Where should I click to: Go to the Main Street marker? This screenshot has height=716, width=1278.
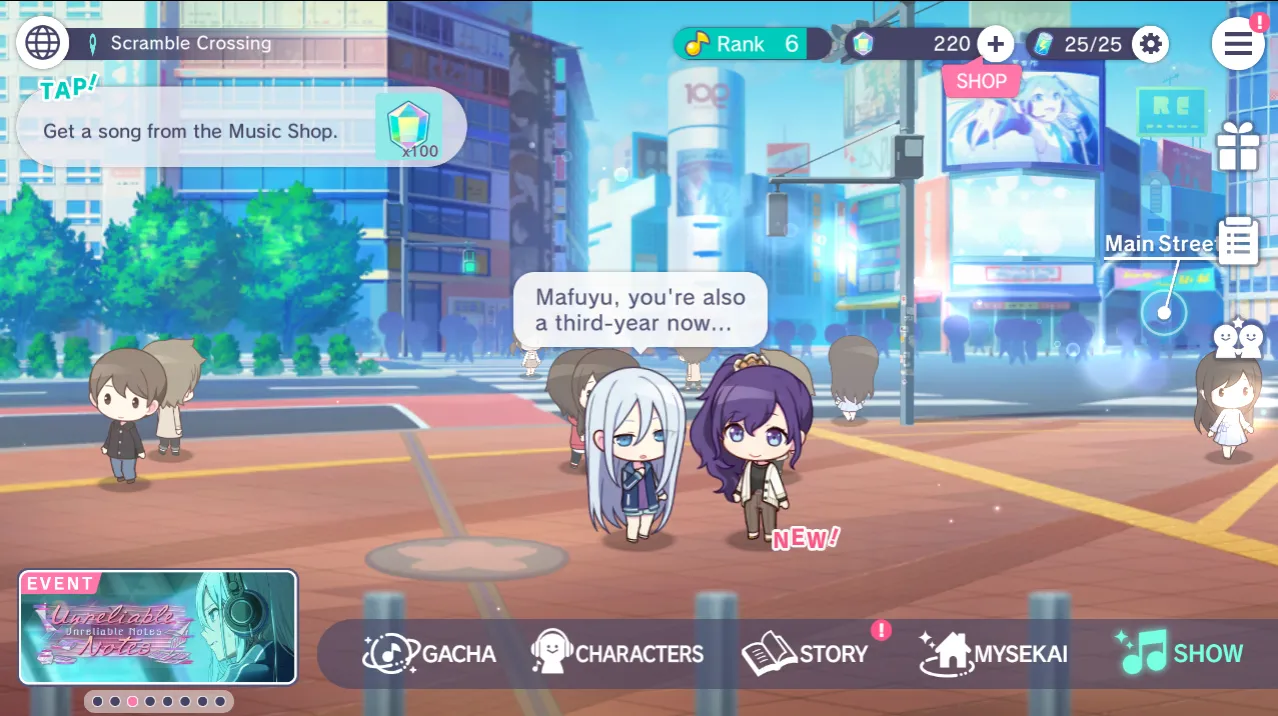pos(1164,312)
